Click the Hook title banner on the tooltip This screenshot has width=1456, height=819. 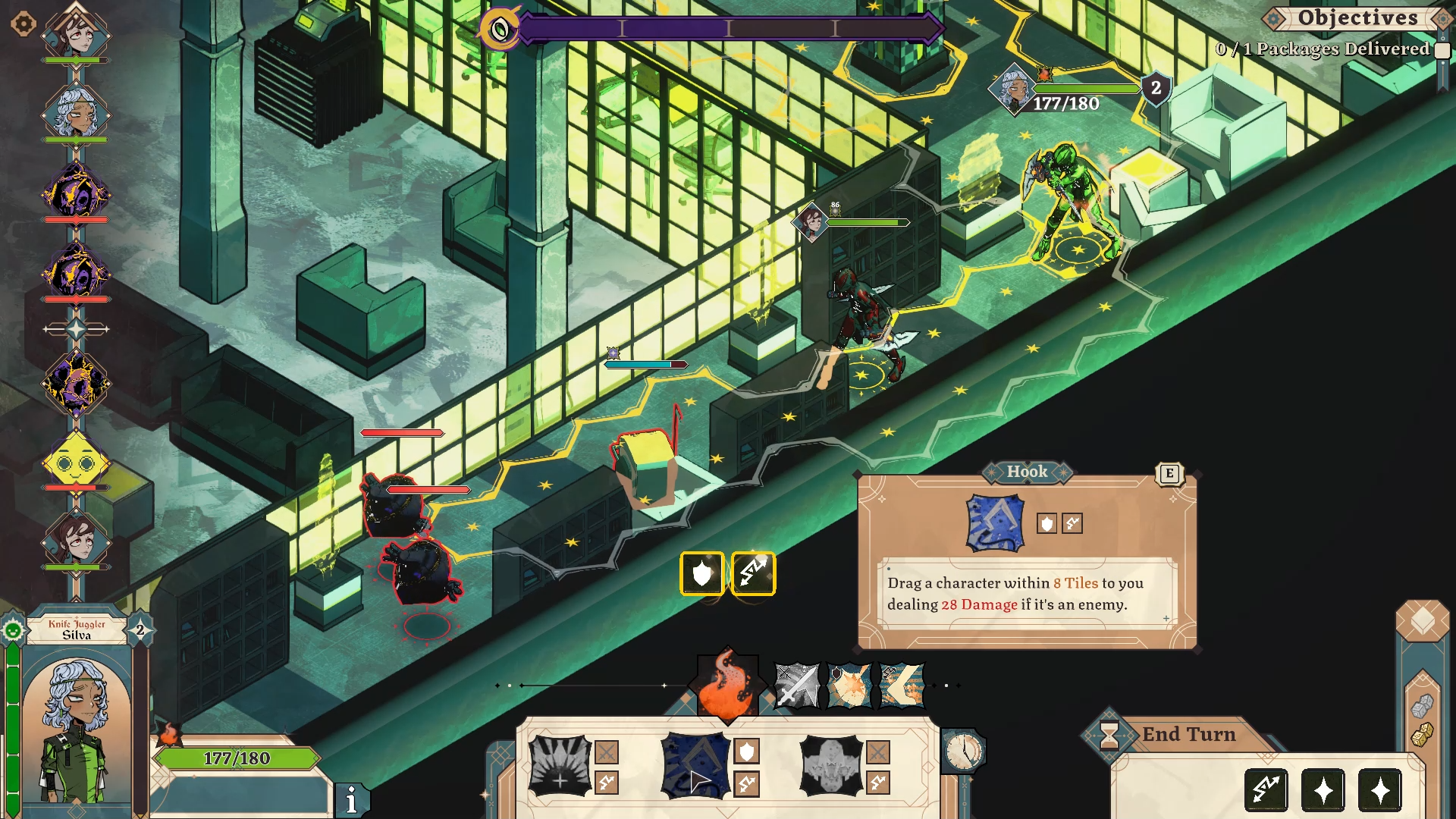pyautogui.click(x=1028, y=472)
